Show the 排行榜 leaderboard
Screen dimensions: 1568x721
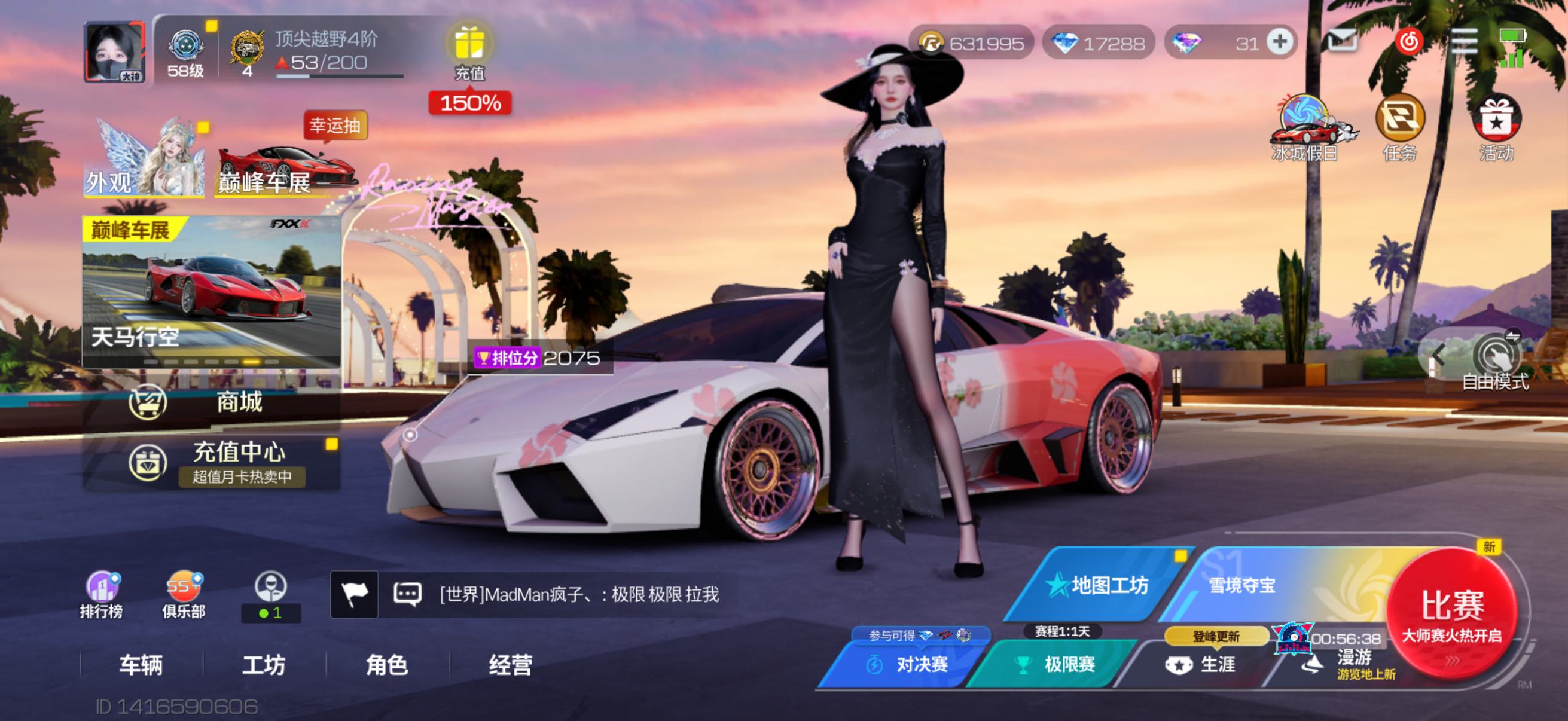coord(102,594)
